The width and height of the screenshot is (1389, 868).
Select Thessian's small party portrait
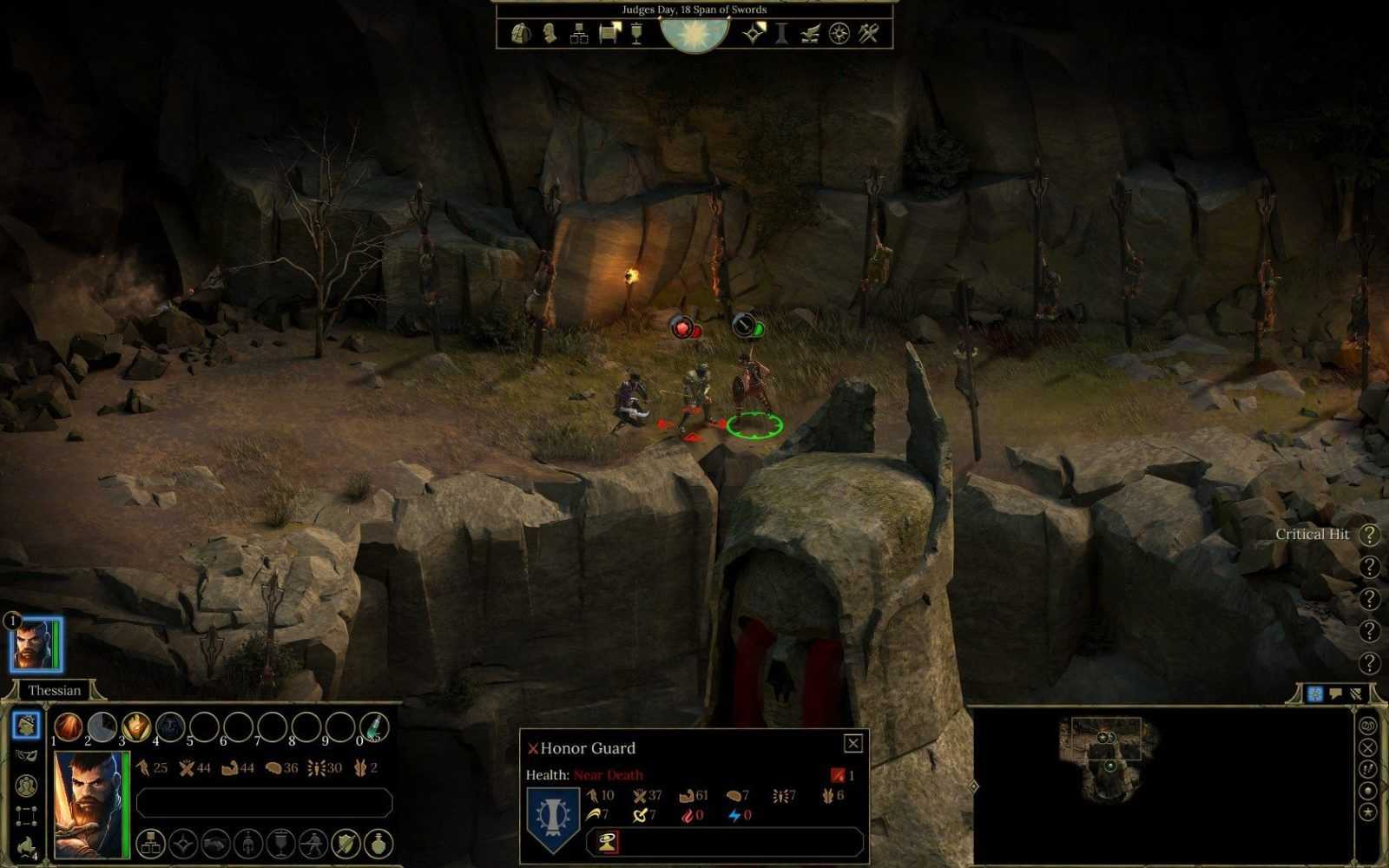pos(36,645)
